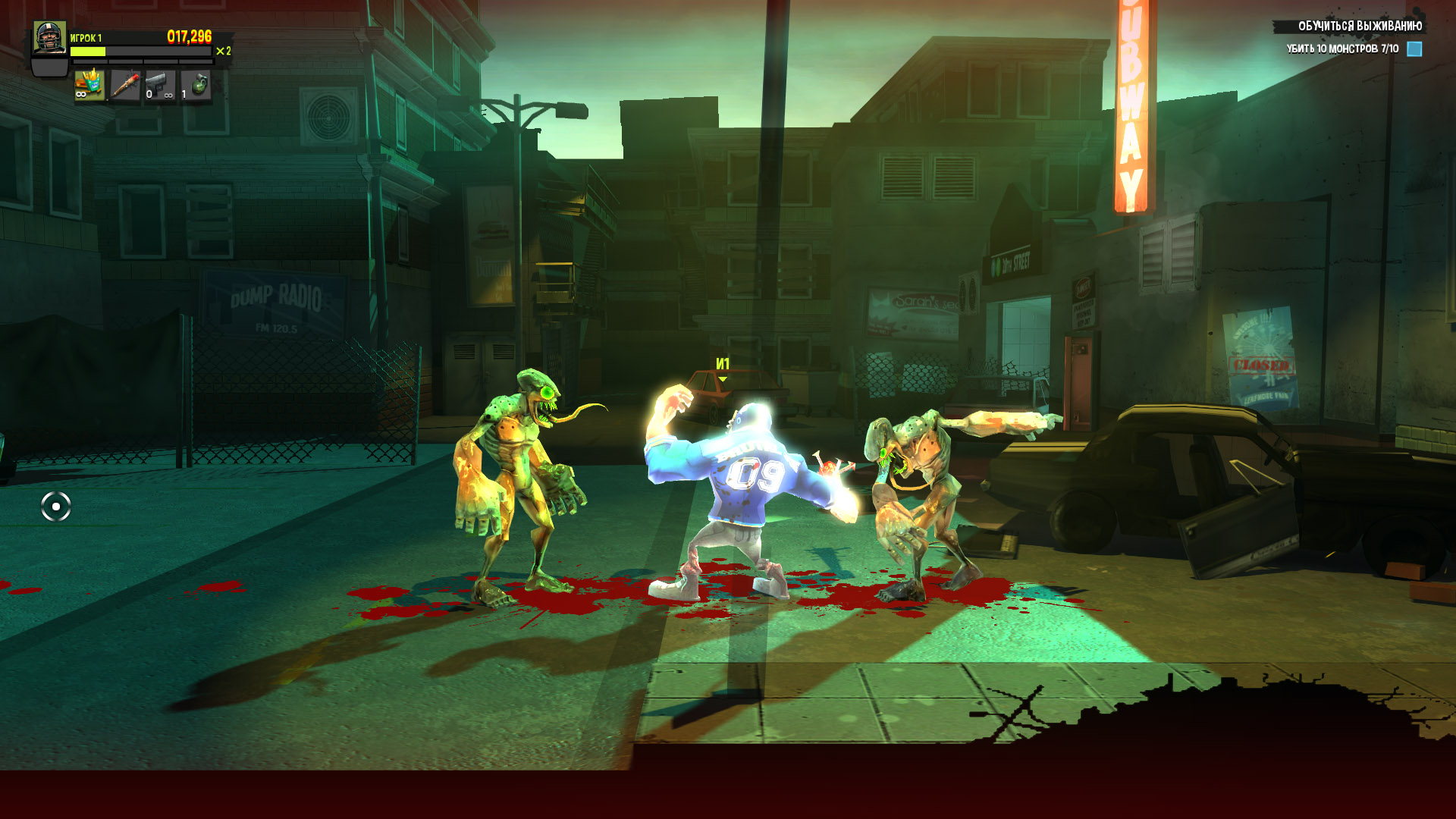Click the Игрок 1 football player portrait

50,38
